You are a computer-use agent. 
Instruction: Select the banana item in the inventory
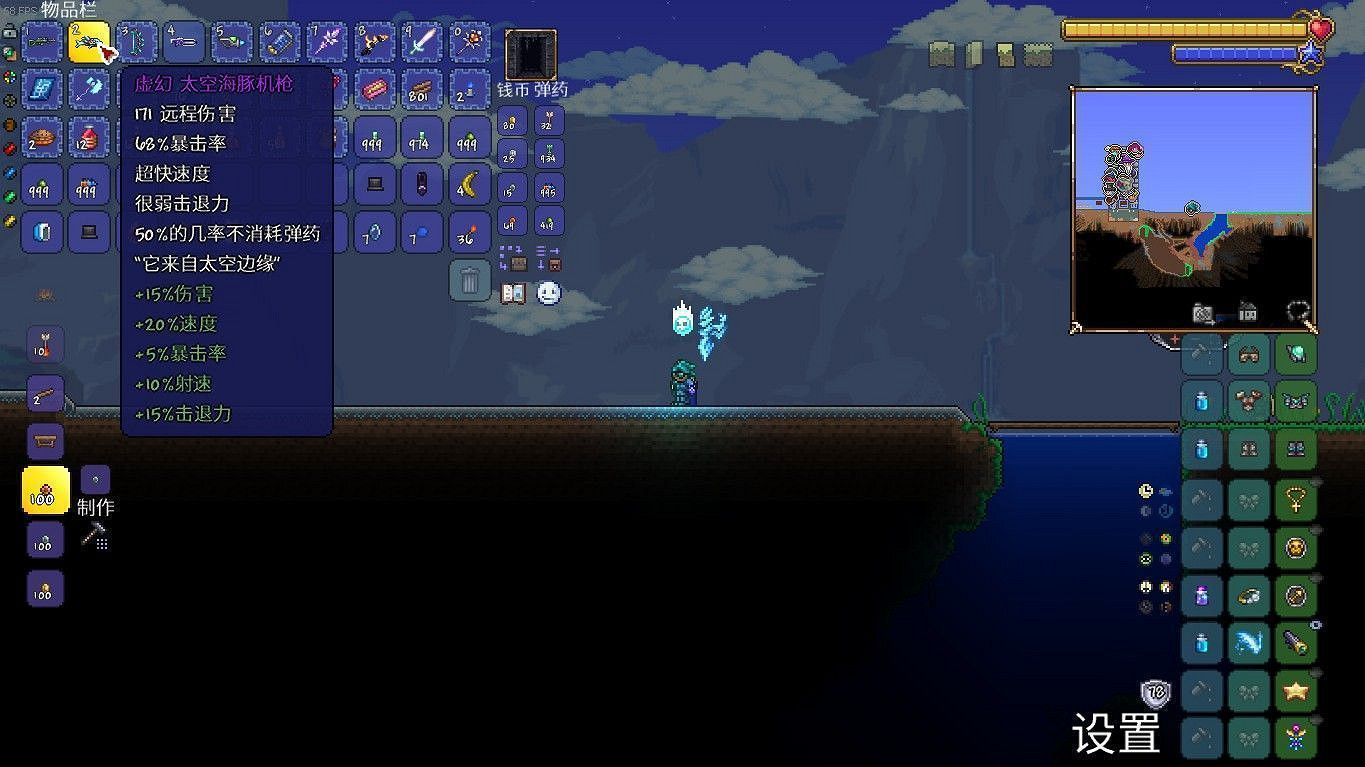[469, 186]
